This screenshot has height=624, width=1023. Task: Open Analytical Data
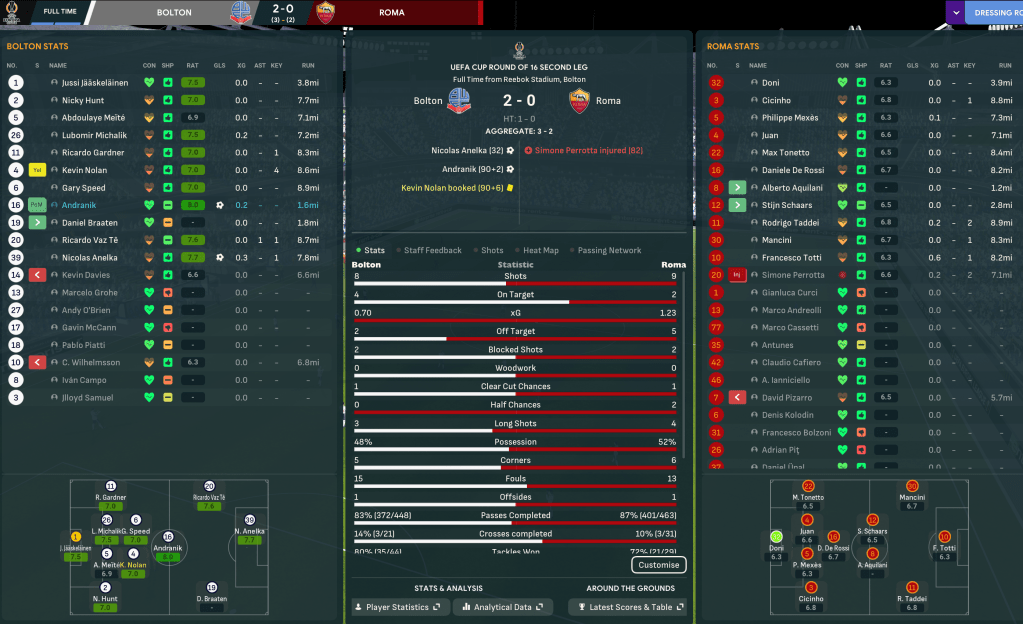click(x=504, y=607)
